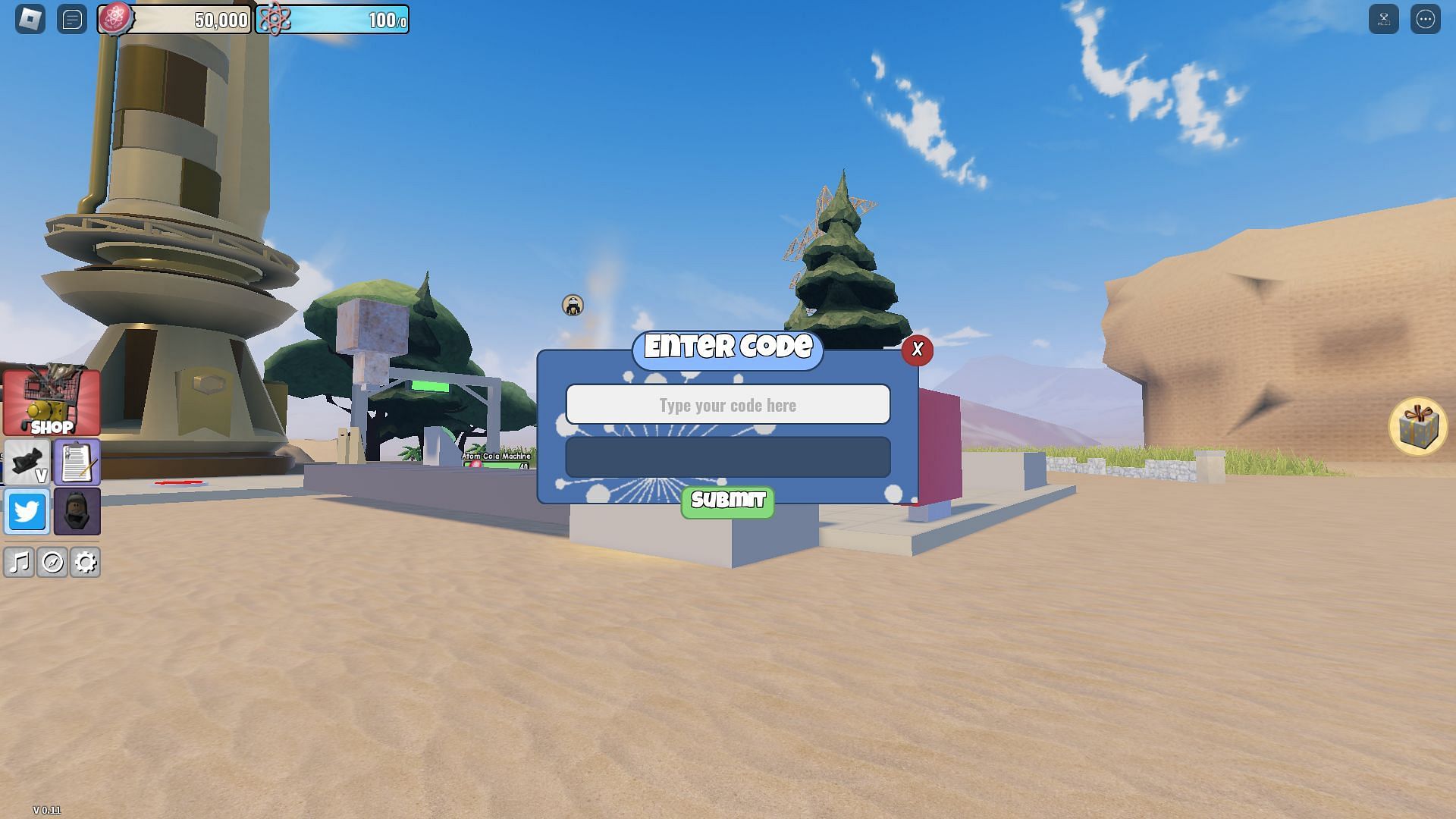Close the Enter Code popup

tap(918, 350)
